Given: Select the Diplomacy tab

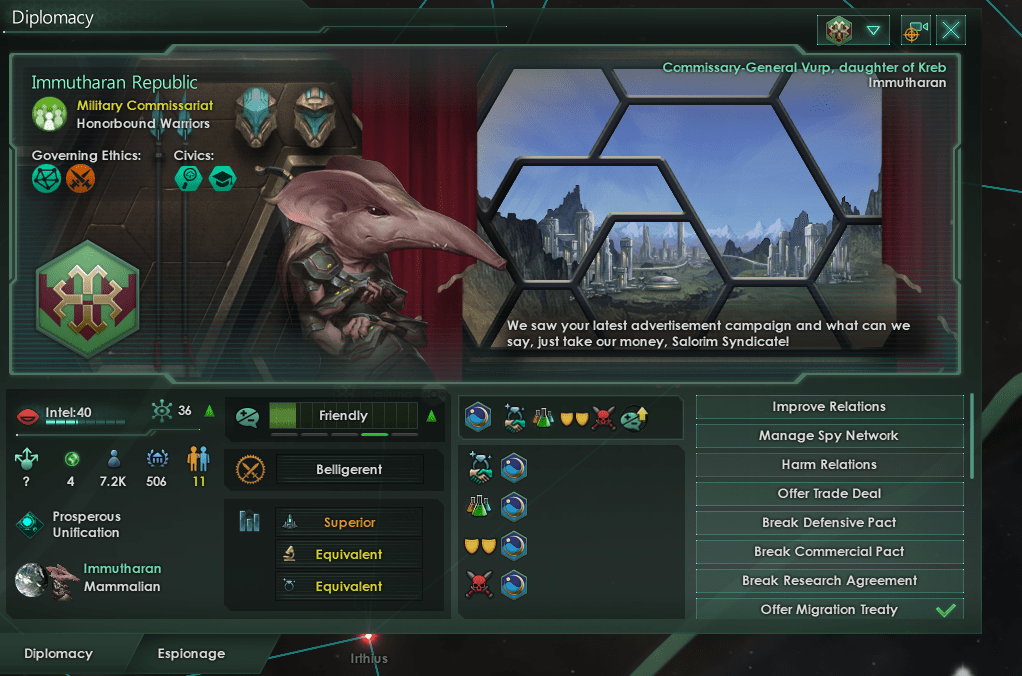Looking at the screenshot, I should [x=58, y=654].
